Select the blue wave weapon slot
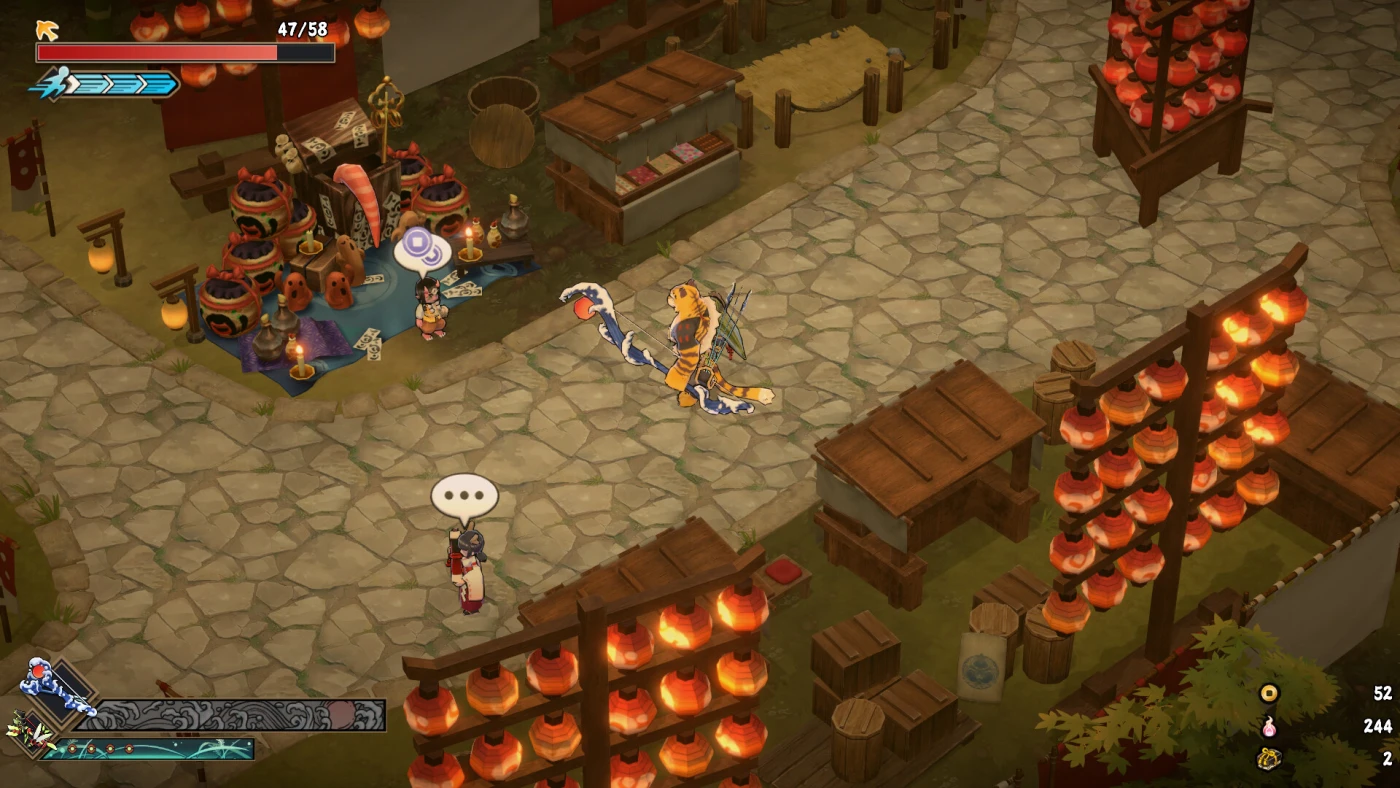Screen dimensions: 1400x788 pyautogui.click(x=56, y=690)
